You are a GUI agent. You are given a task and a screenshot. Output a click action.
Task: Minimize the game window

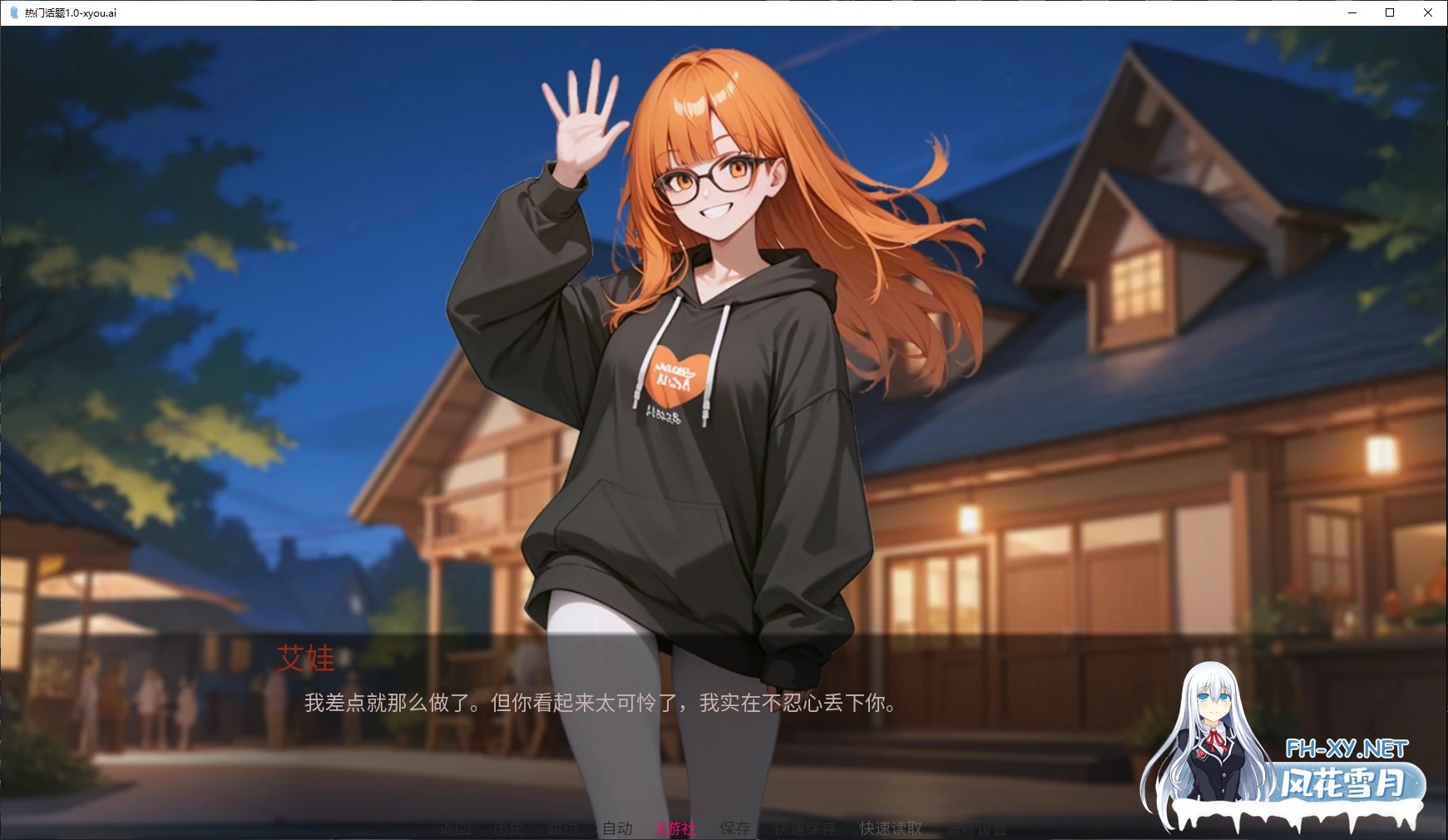pos(1351,12)
